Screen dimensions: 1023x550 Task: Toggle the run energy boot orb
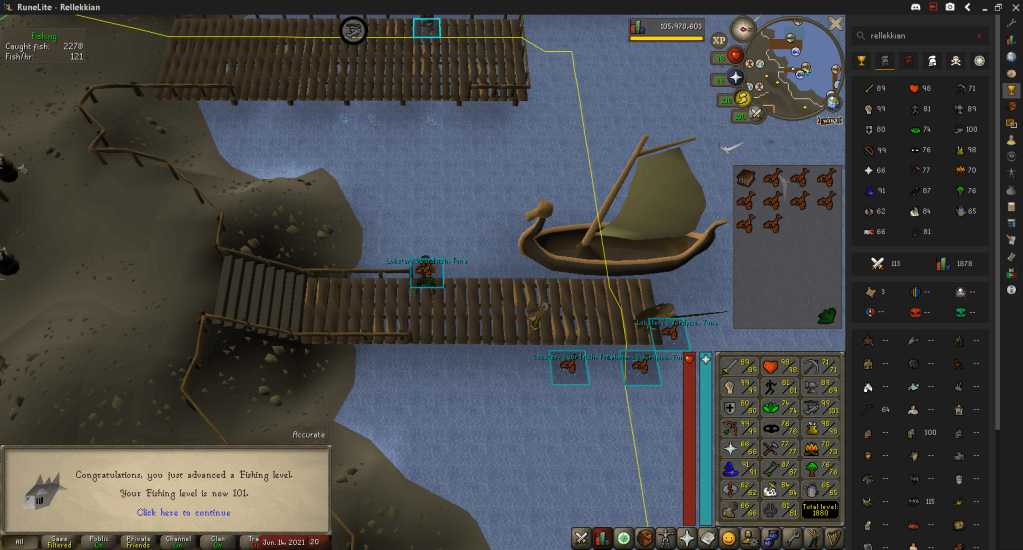(x=743, y=98)
